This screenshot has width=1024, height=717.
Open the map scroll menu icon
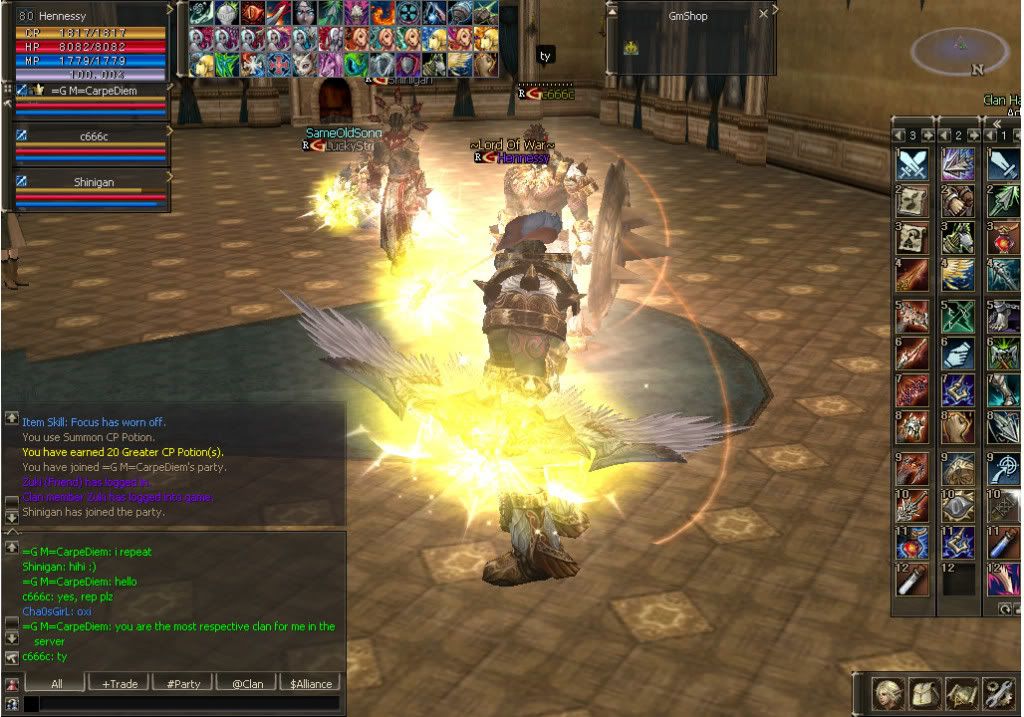(x=961, y=692)
